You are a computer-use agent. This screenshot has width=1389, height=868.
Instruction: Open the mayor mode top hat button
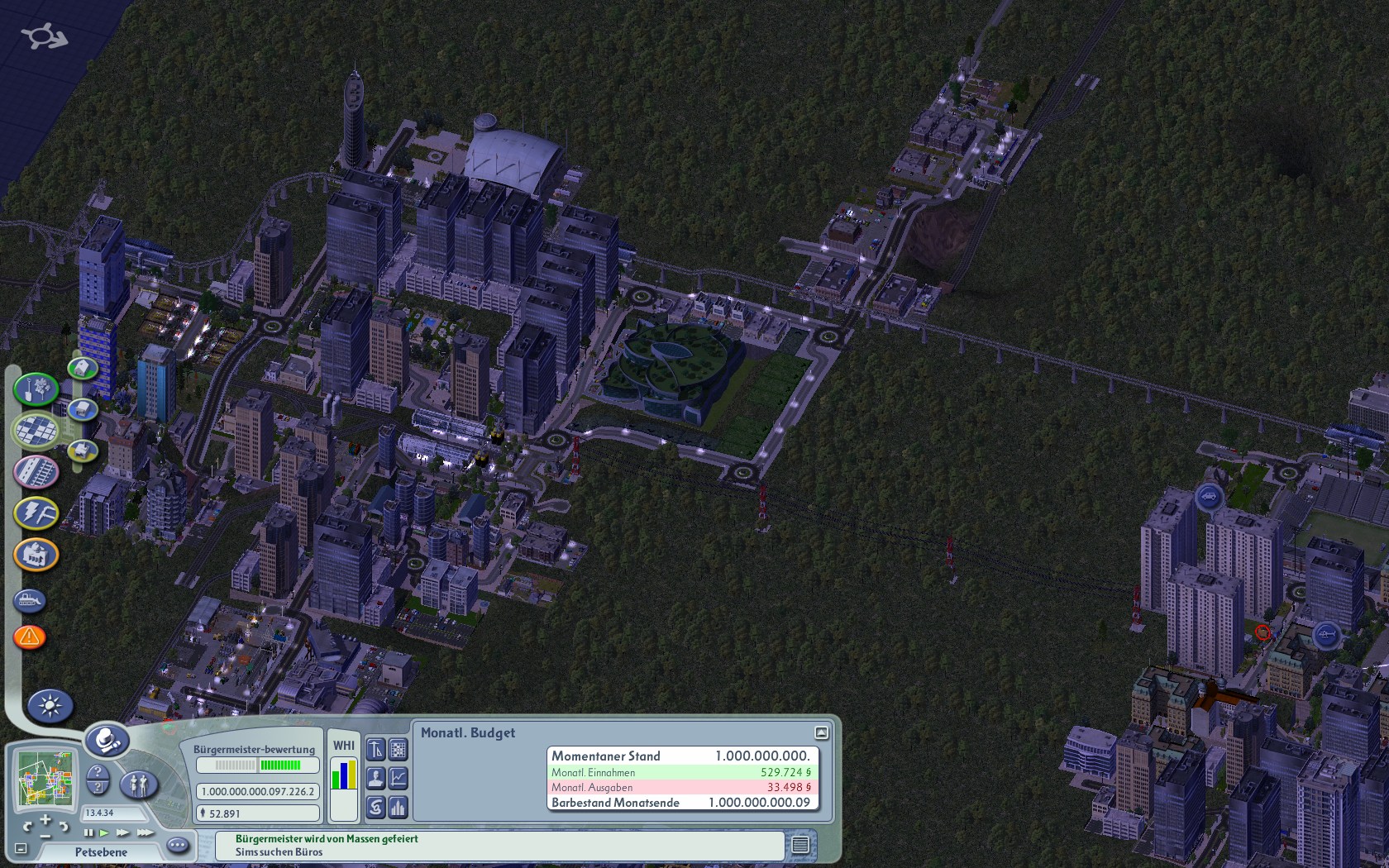(x=107, y=741)
